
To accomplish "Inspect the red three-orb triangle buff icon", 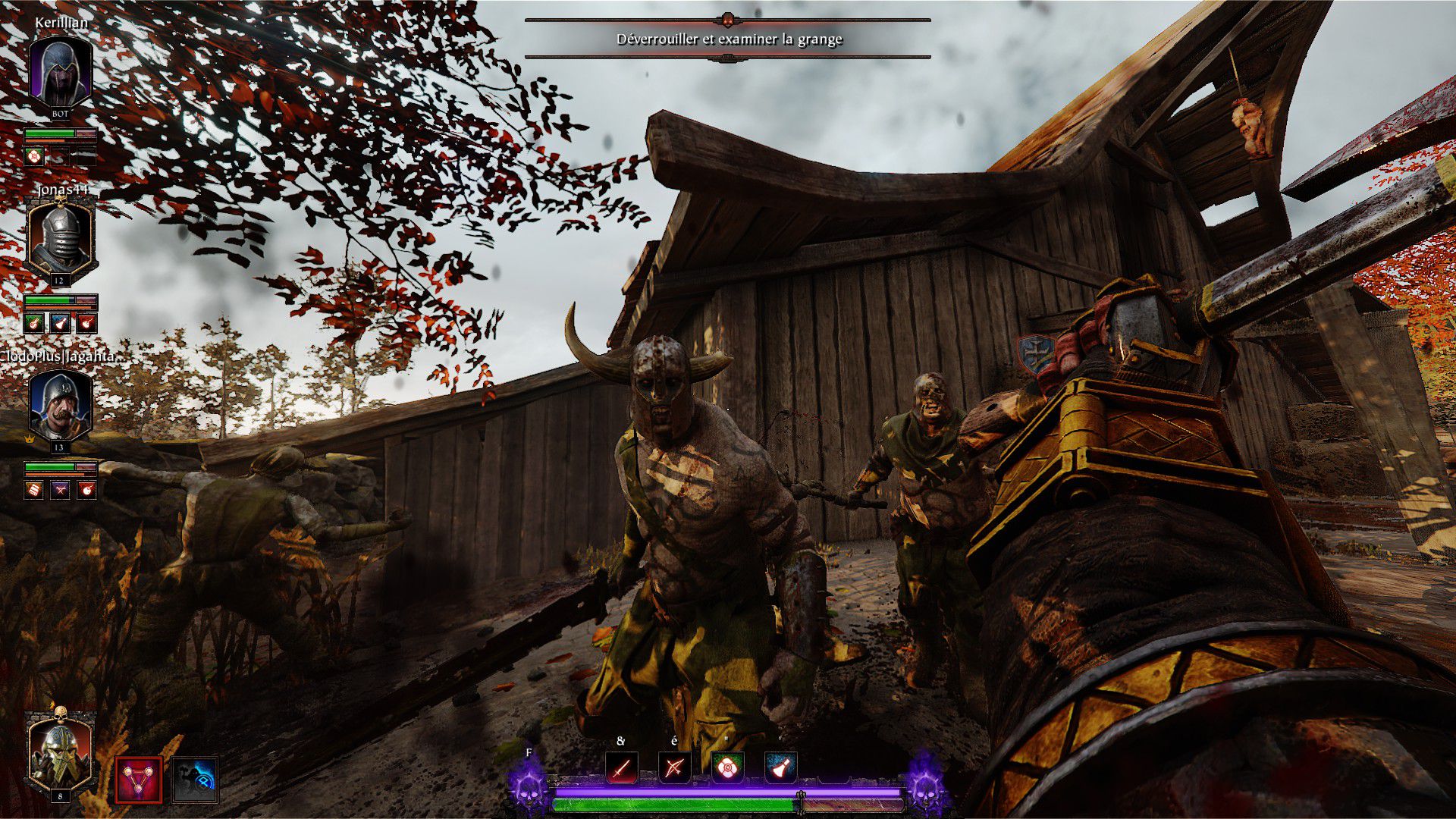I will tap(139, 780).
